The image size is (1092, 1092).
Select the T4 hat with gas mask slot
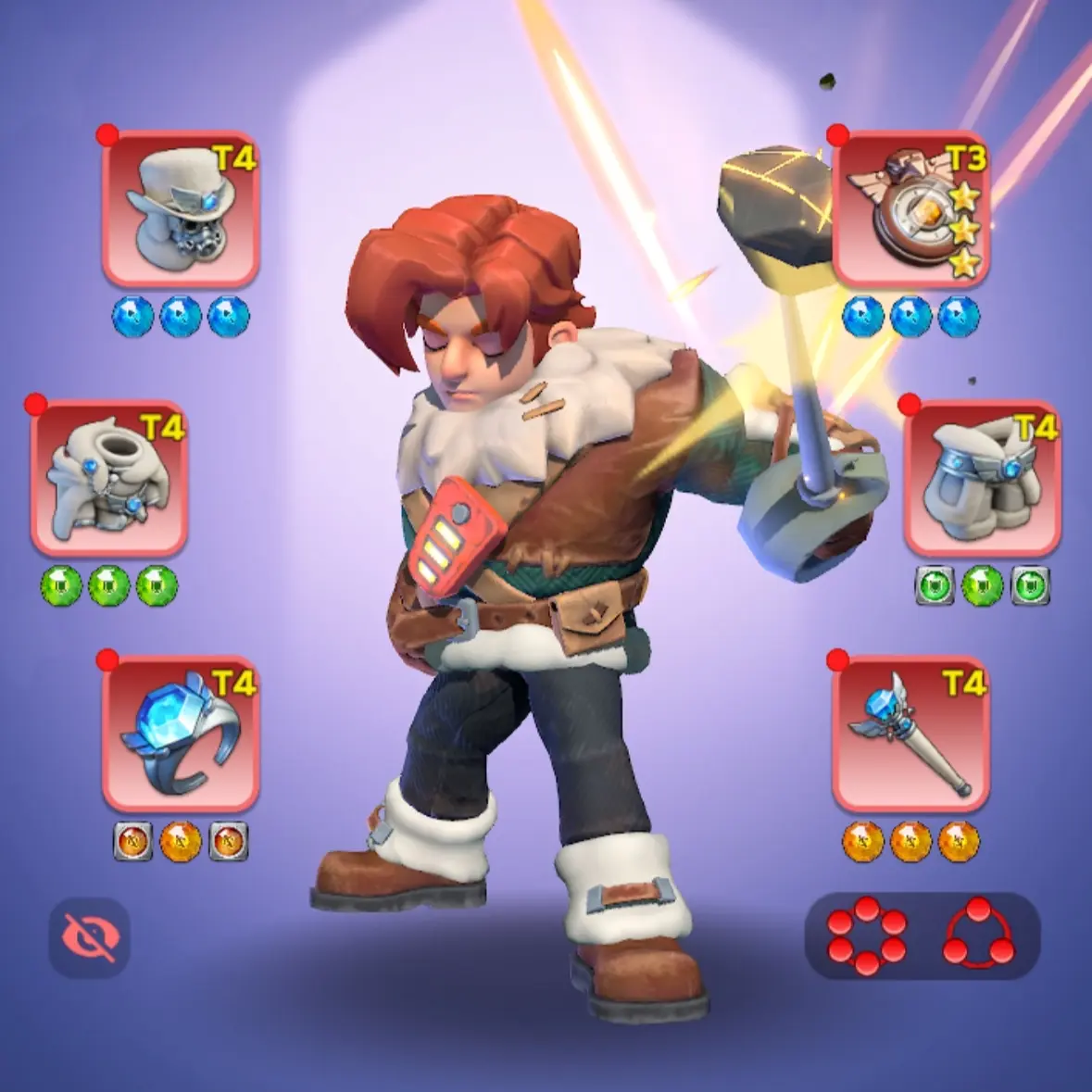tap(180, 207)
